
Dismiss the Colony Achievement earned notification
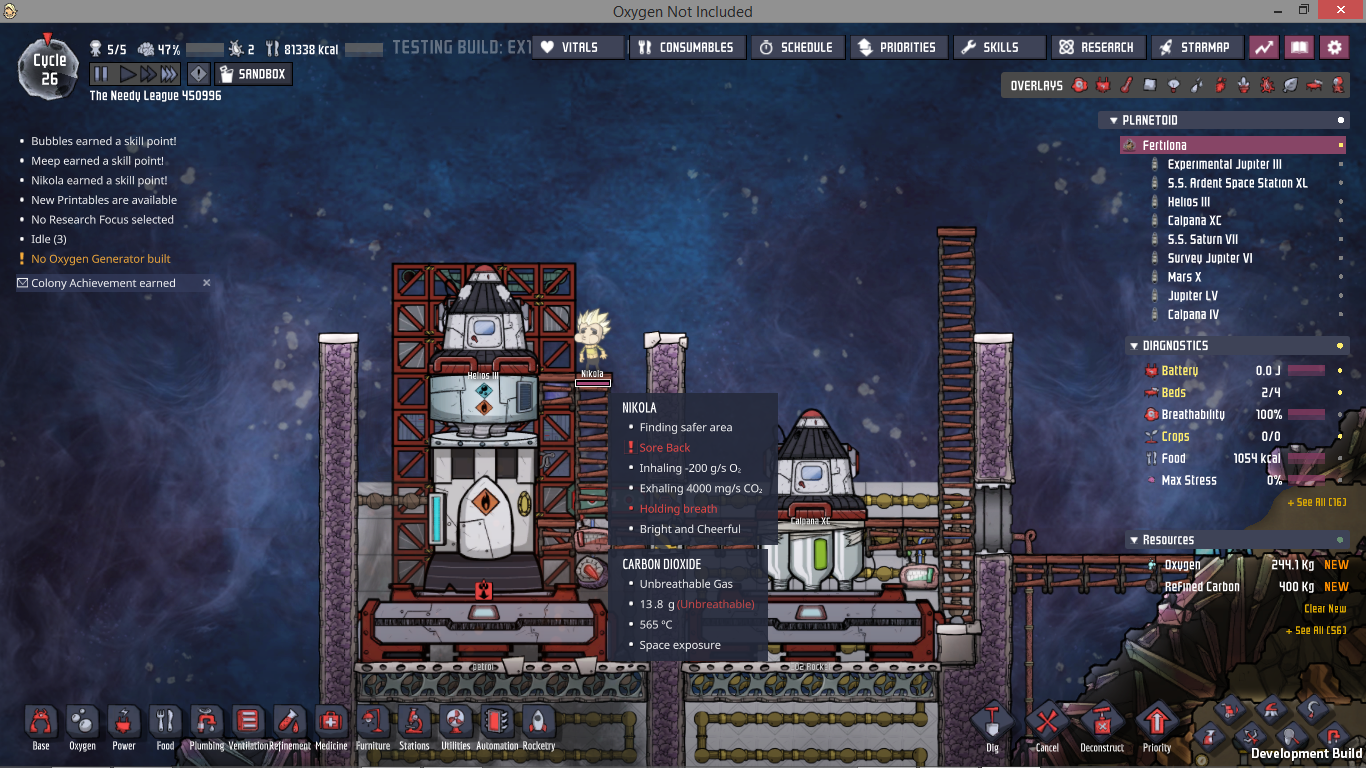click(207, 283)
